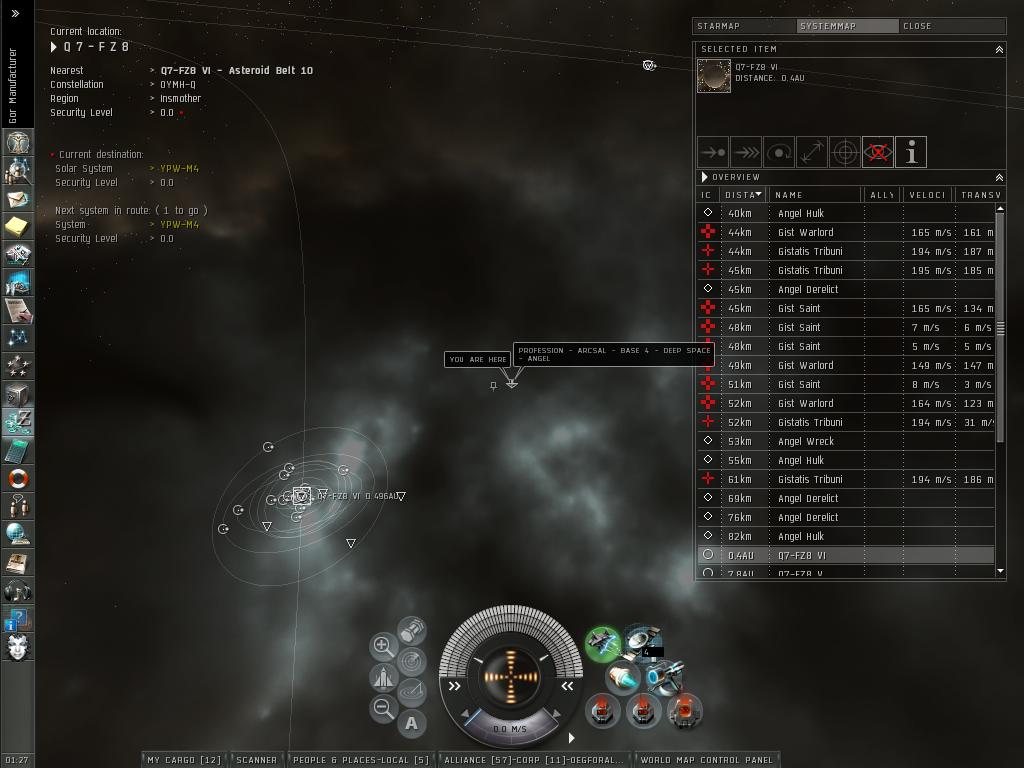Screen dimensions: 1024x768
Task: Open the World Map Control Panel
Action: [x=707, y=760]
